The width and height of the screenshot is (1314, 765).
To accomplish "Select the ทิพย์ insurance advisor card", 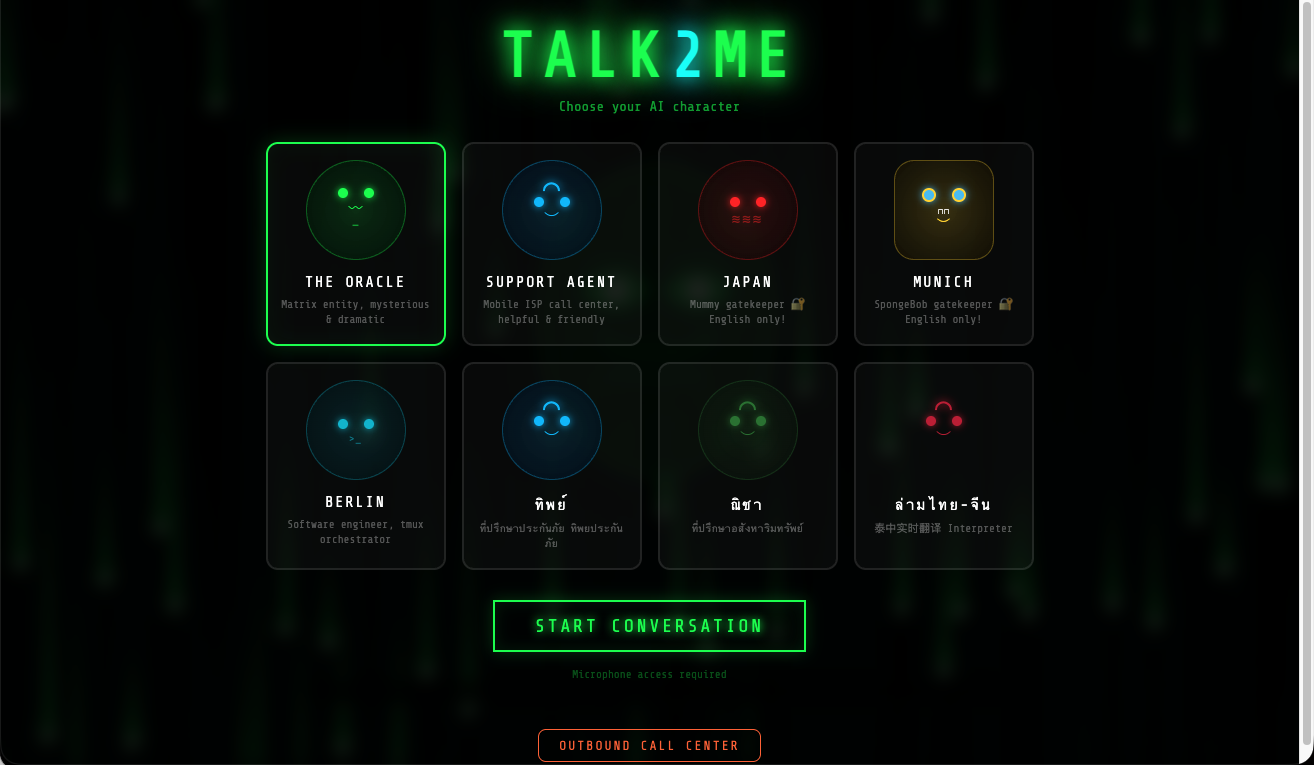I will click(x=551, y=465).
